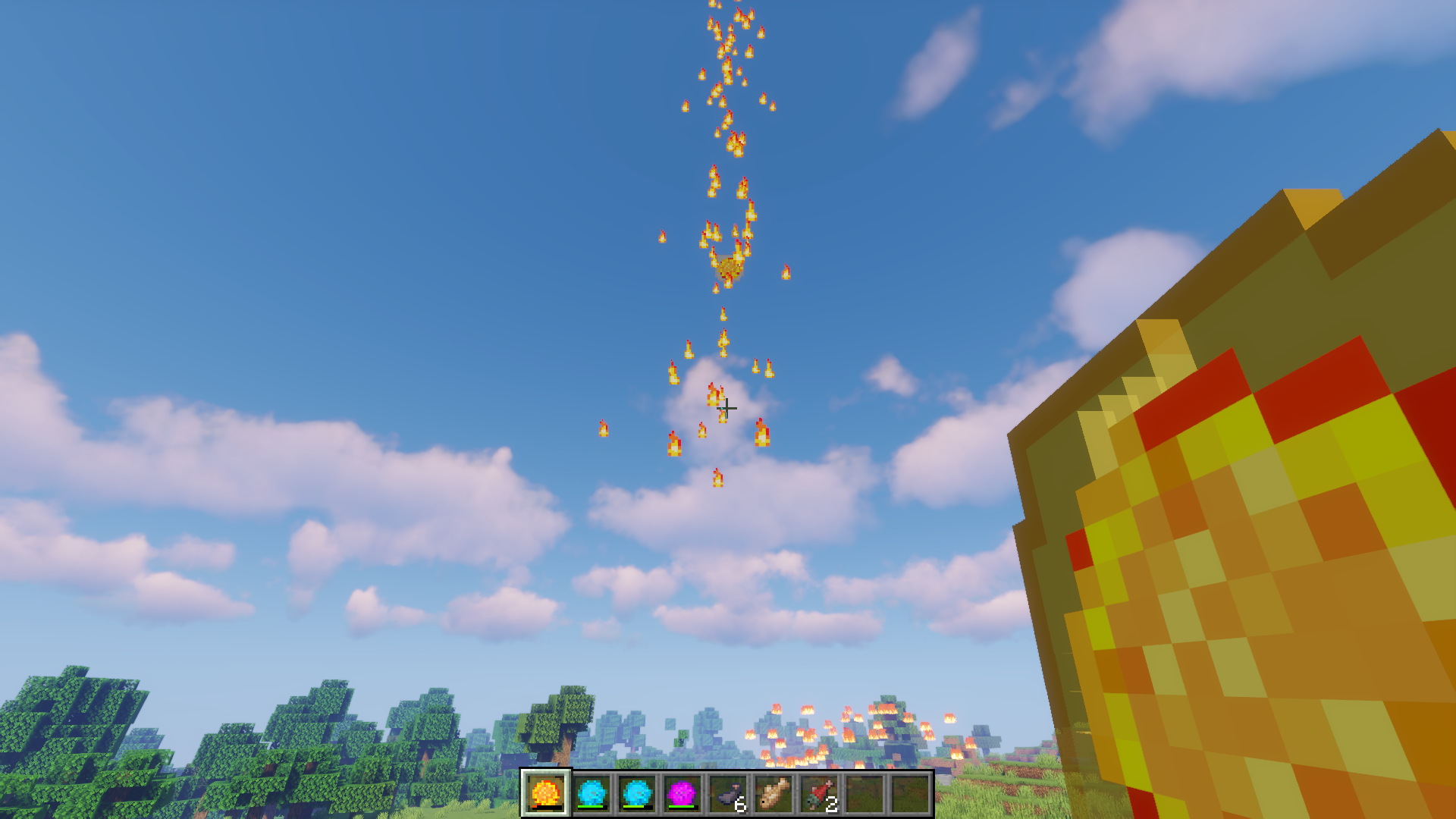The image size is (1456, 819).
Task: Select the orange fire orb hotbar slot
Action: [545, 794]
